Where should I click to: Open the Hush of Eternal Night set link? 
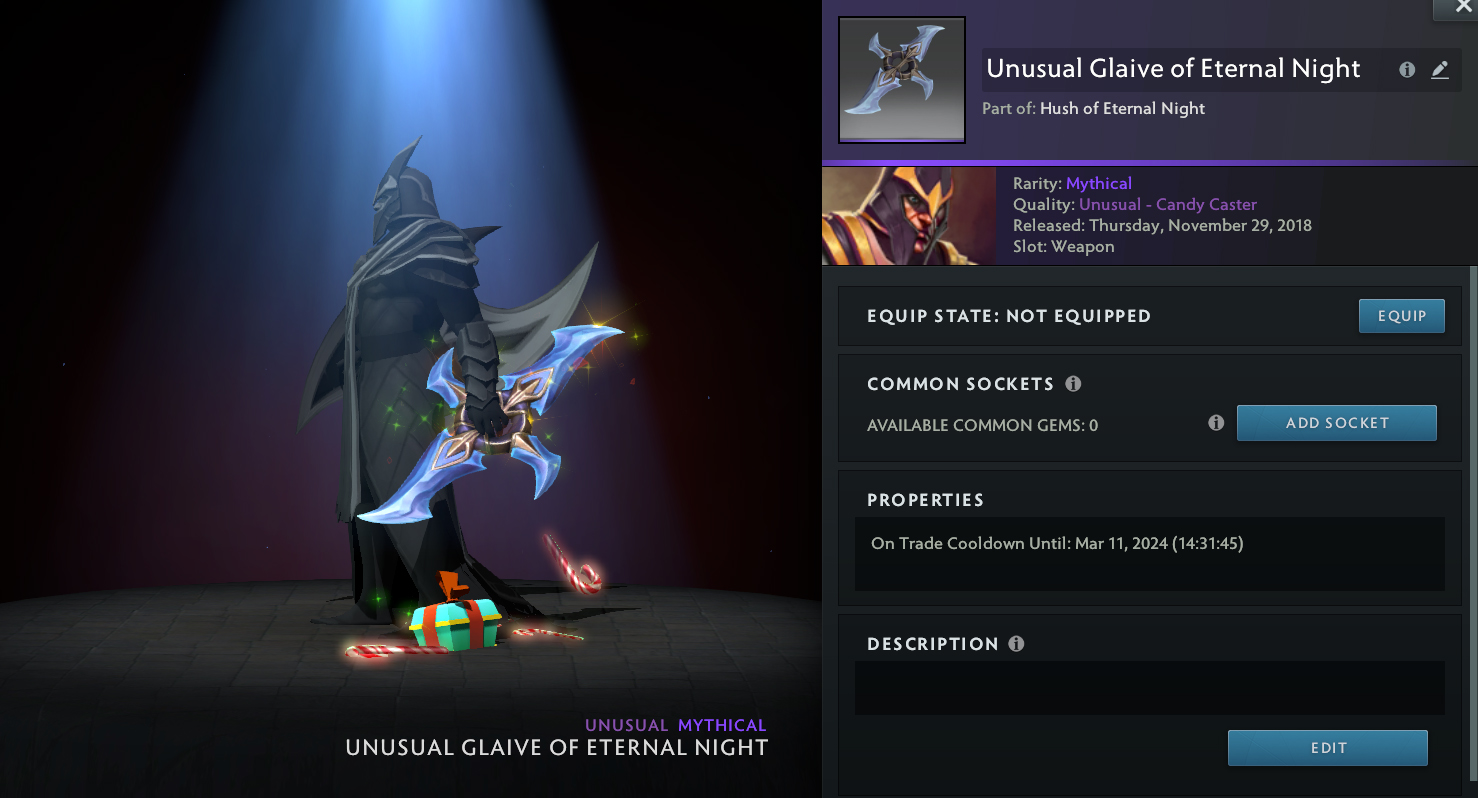1122,109
